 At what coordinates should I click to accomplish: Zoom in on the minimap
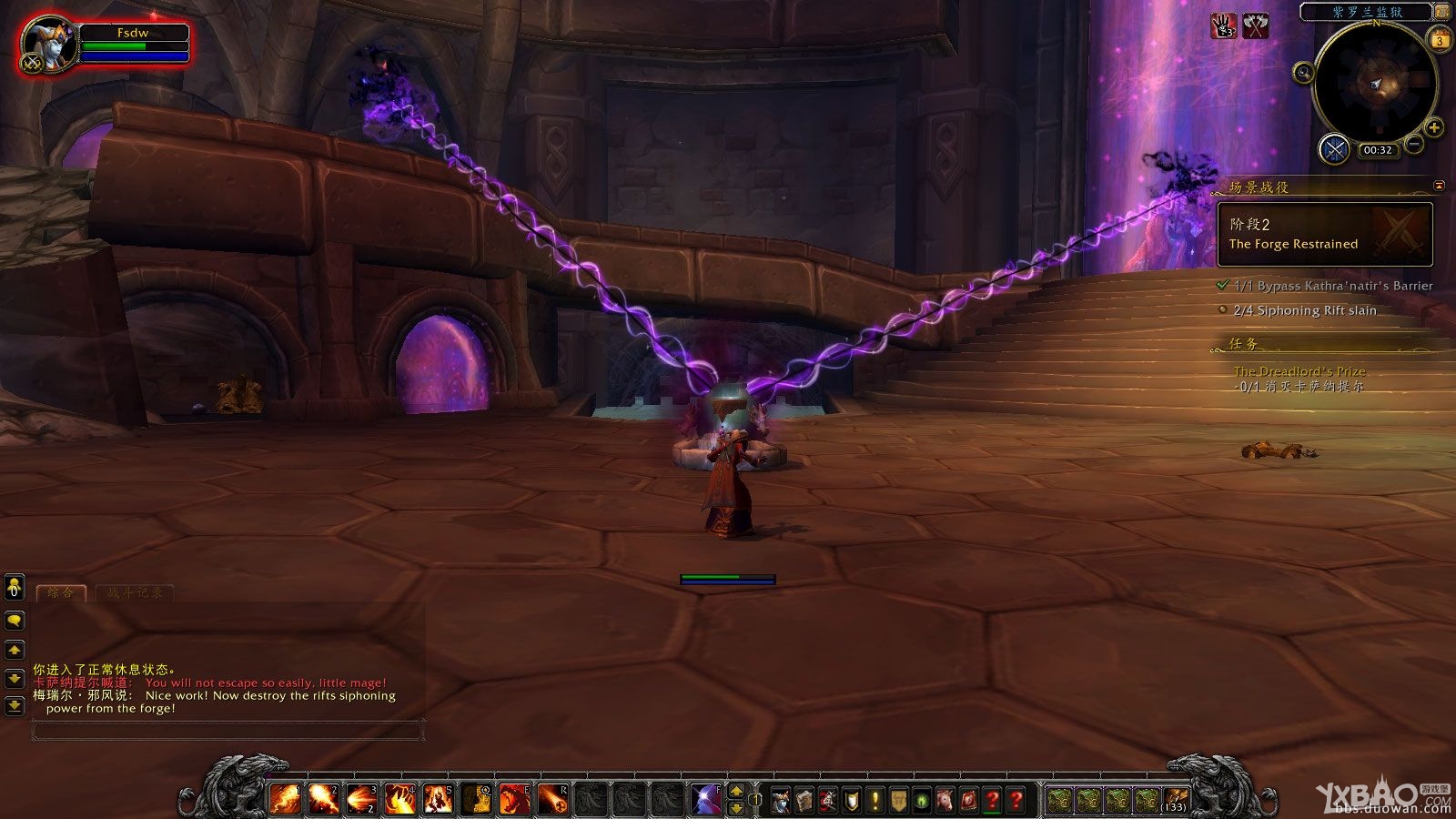1433,127
